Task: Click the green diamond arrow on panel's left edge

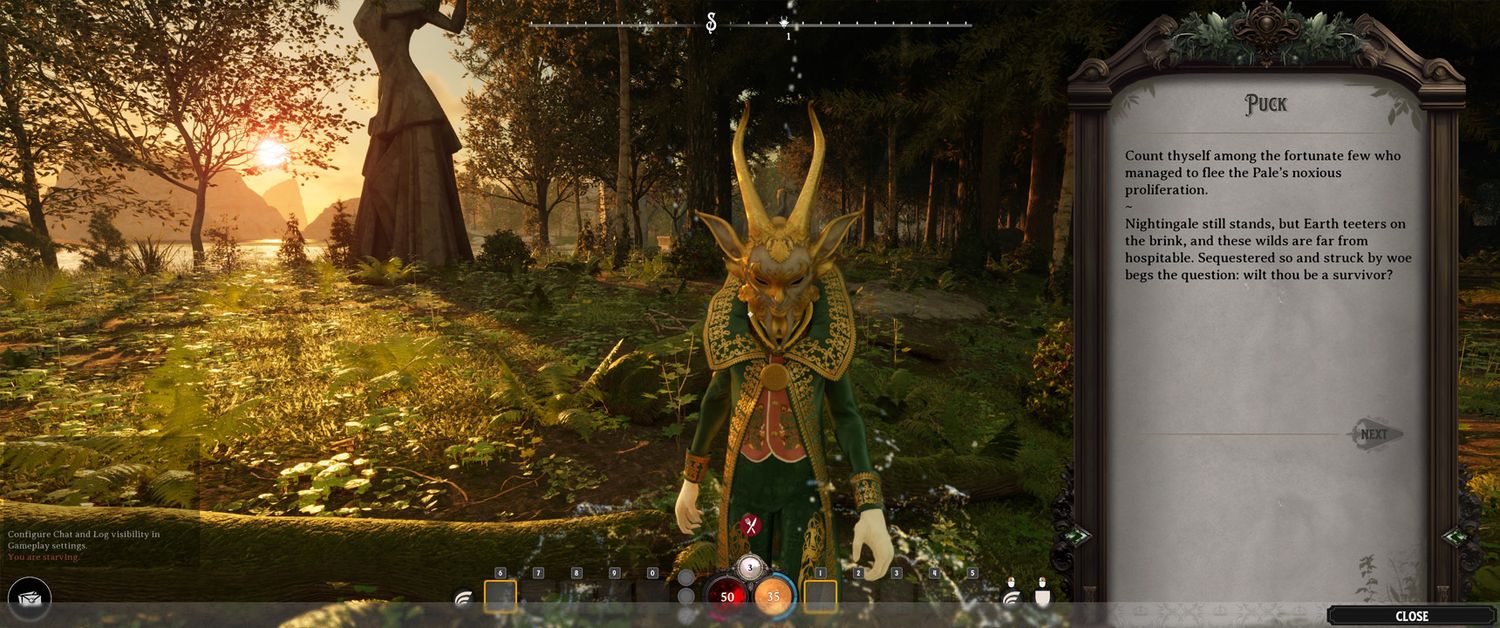Action: click(x=1076, y=536)
